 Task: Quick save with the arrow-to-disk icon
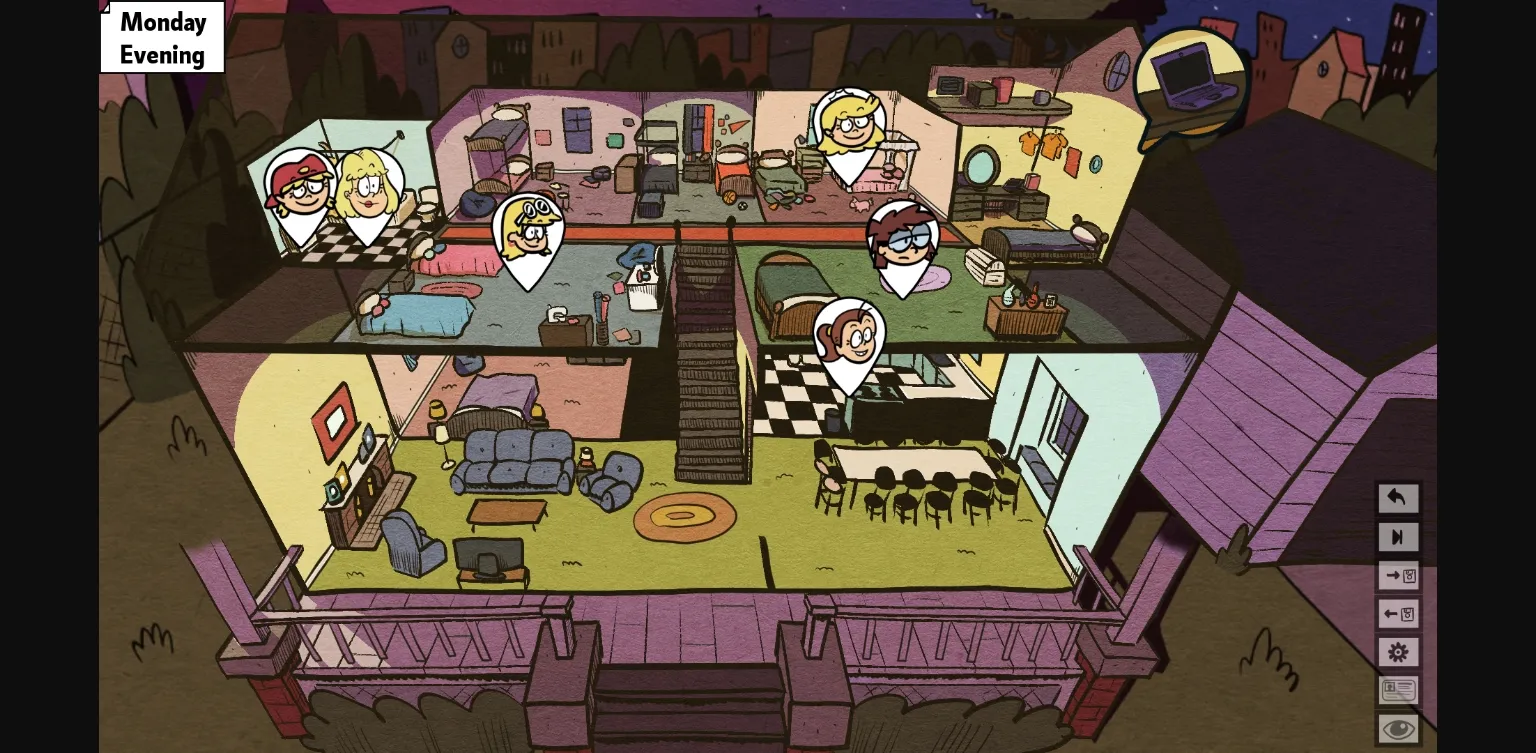(x=1398, y=575)
